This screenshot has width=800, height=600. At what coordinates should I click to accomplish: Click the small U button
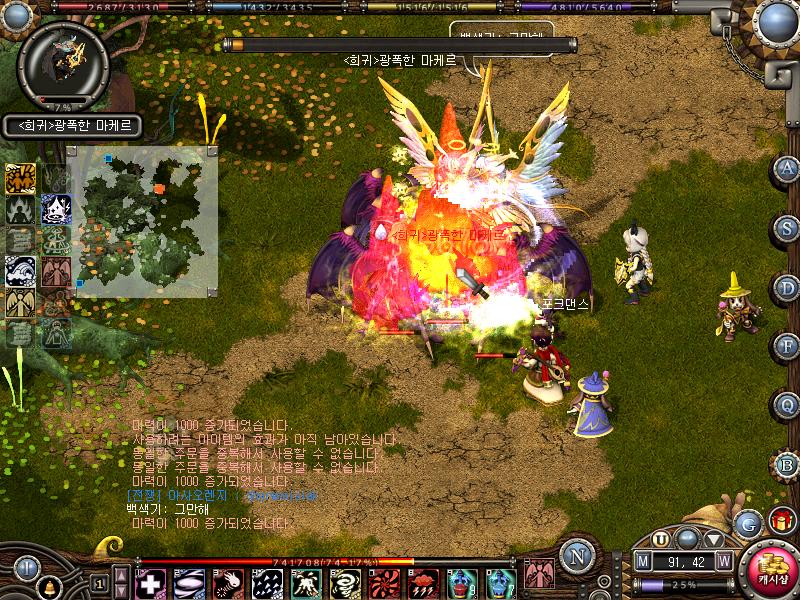[x=661, y=538]
